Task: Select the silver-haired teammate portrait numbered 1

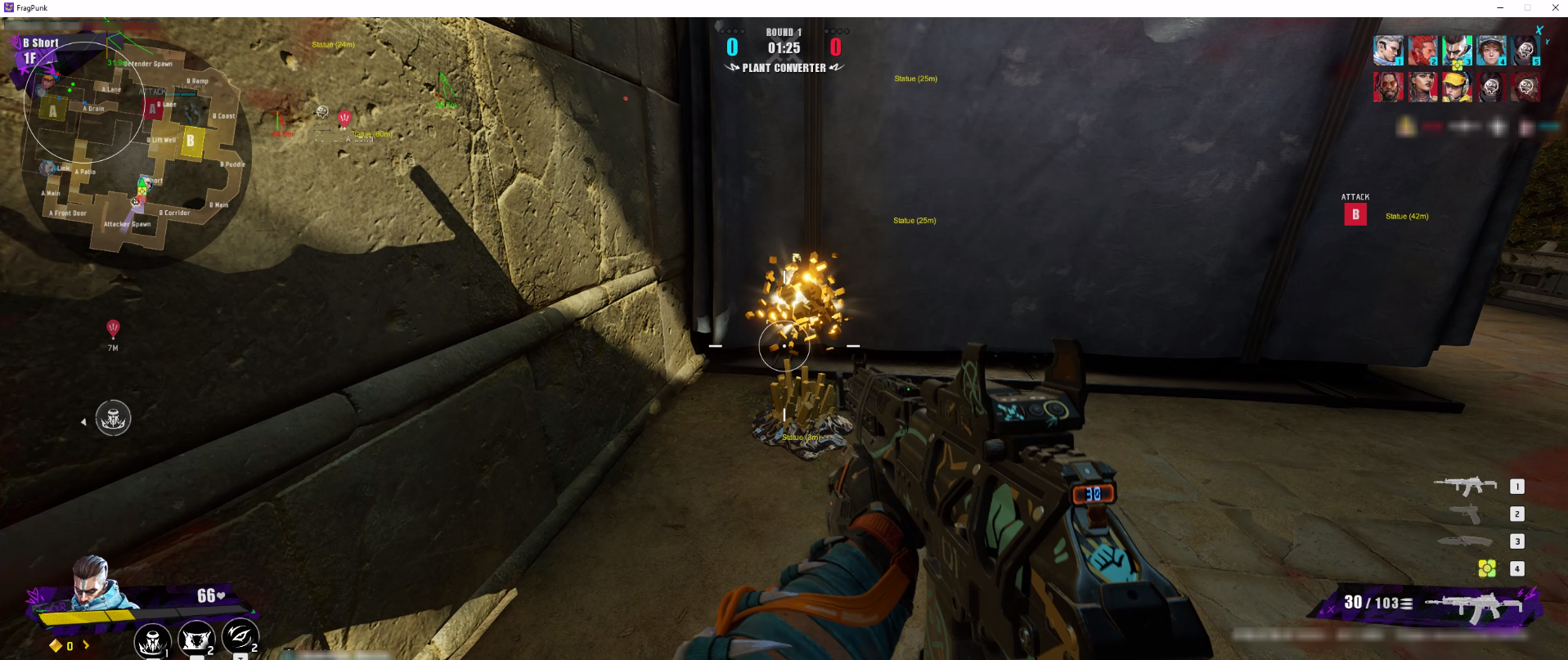Action: point(1388,51)
